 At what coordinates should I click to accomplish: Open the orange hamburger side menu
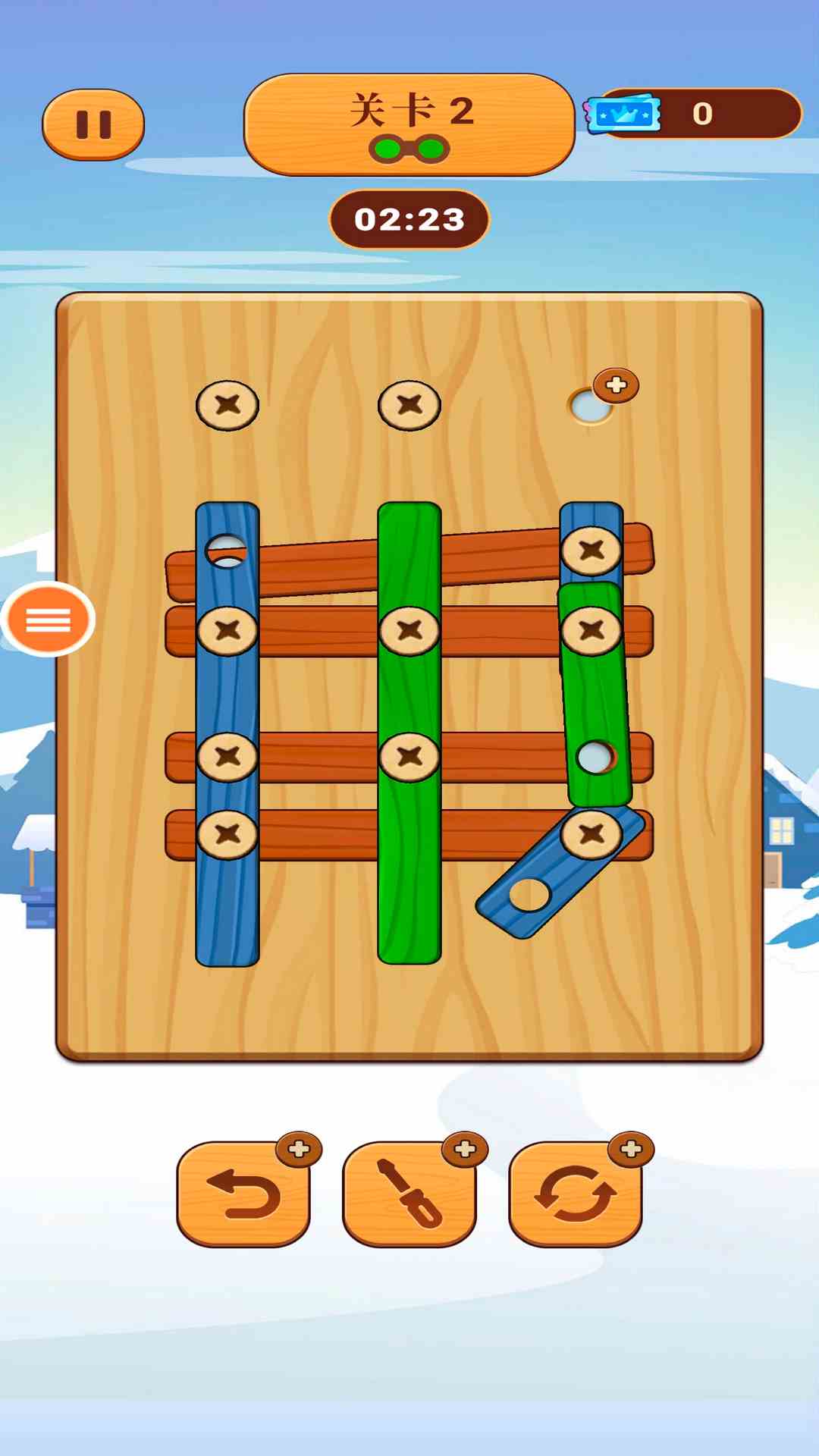point(49,620)
